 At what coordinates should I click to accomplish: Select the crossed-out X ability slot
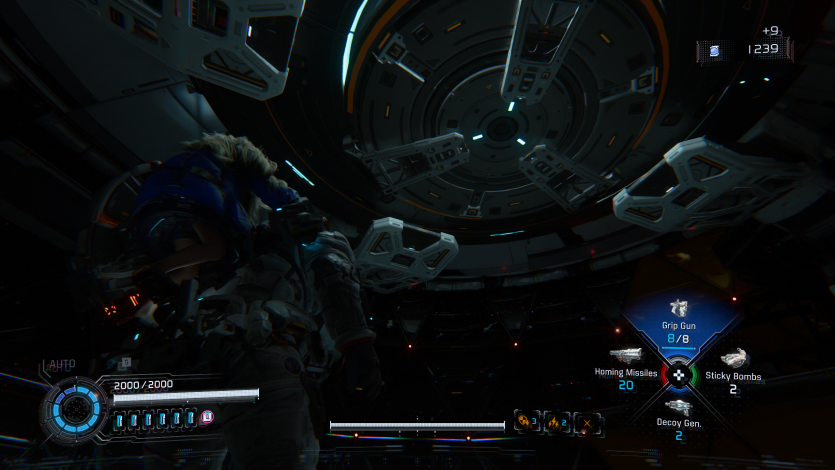click(x=588, y=423)
